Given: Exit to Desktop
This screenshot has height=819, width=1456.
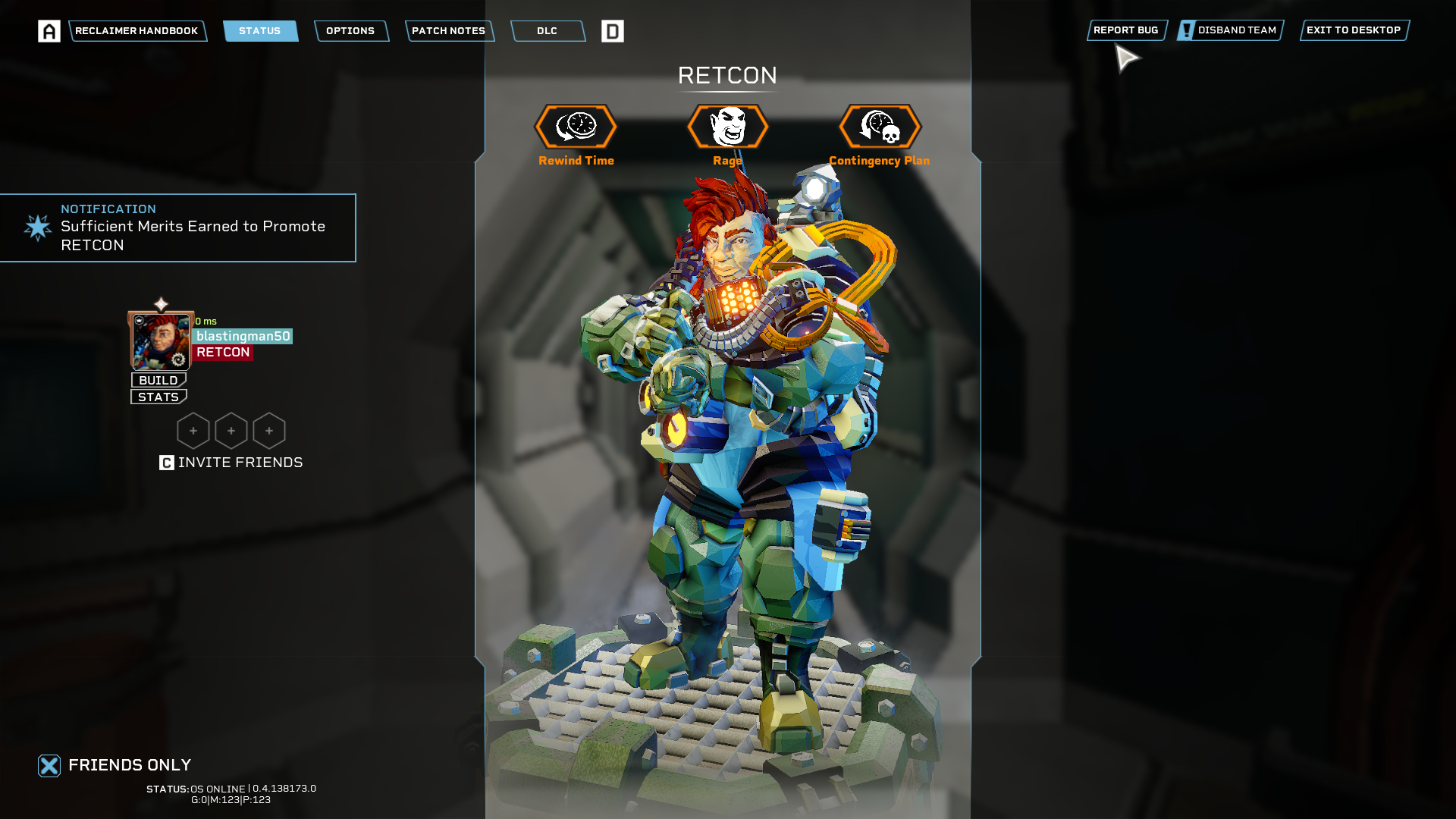Looking at the screenshot, I should (1354, 30).
